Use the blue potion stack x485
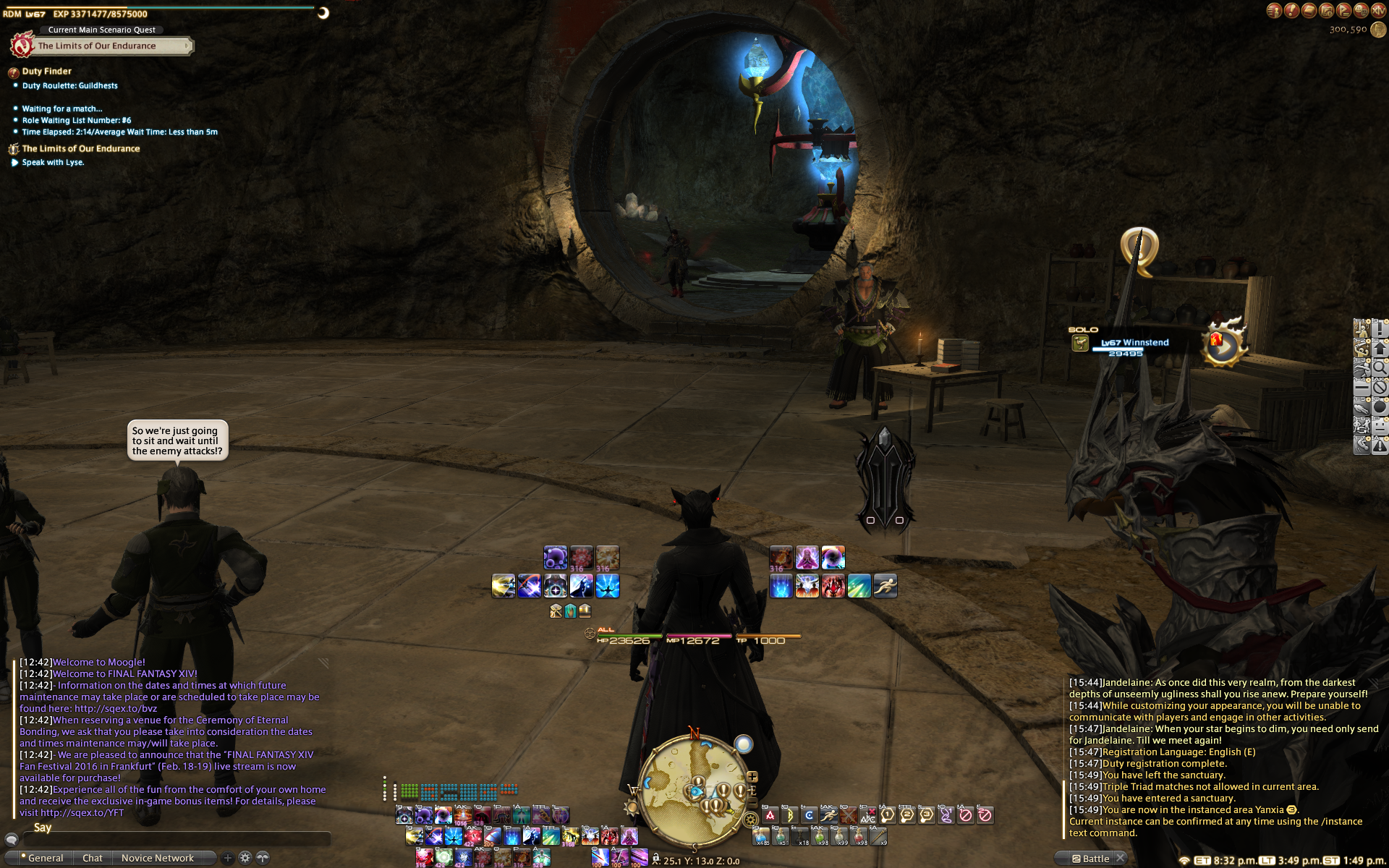Image resolution: width=1389 pixels, height=868 pixels. click(760, 837)
